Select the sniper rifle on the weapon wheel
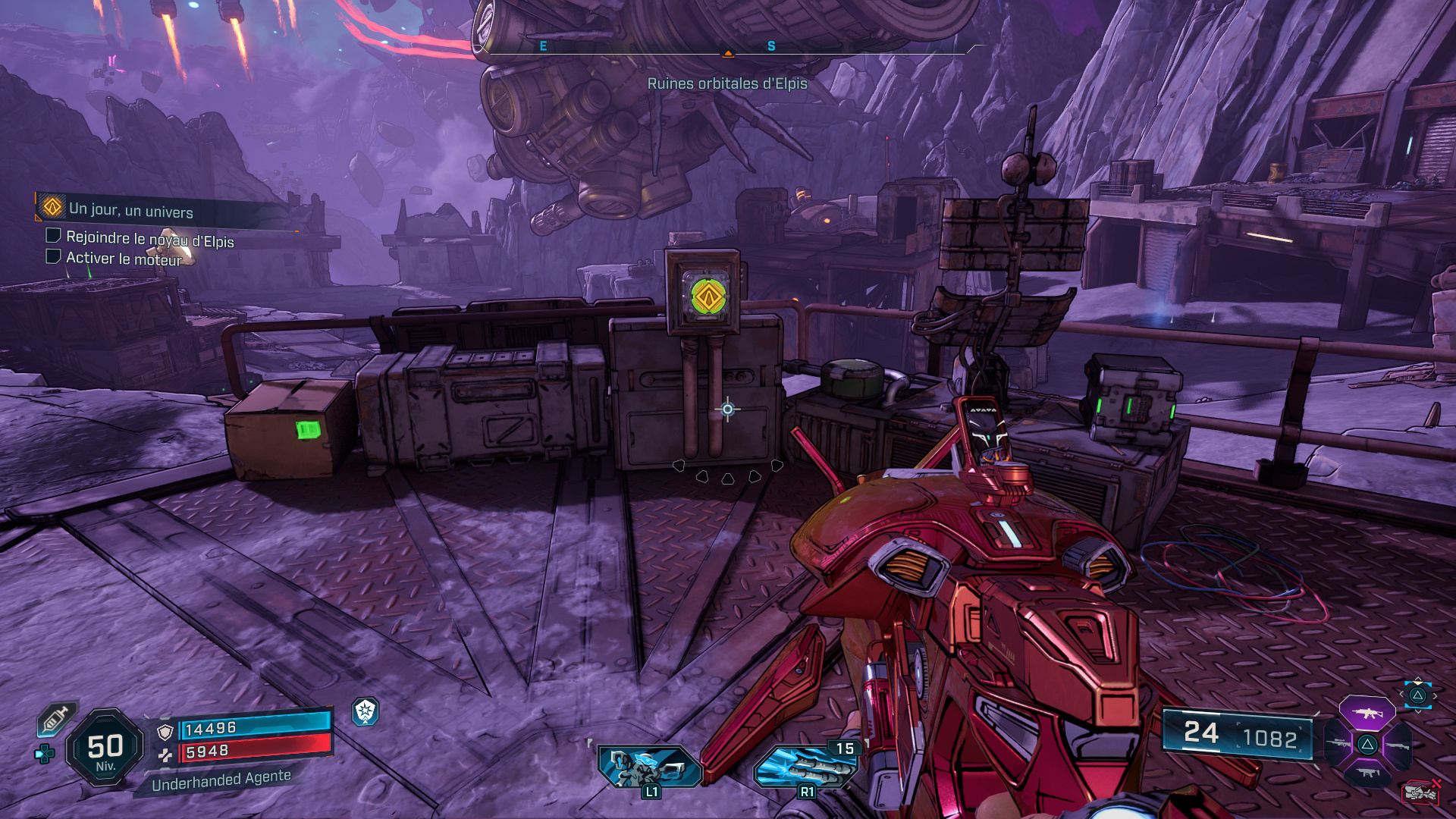Viewport: 1456px width, 819px height. 1338,744
